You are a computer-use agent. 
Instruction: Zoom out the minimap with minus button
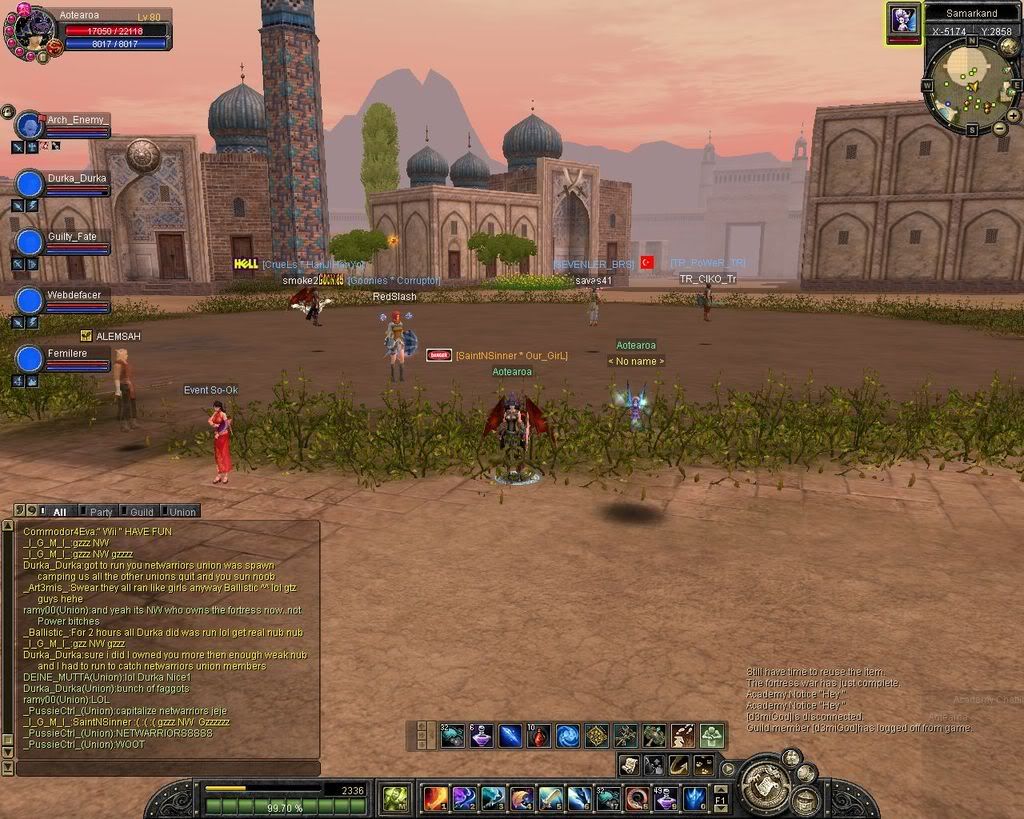999,128
